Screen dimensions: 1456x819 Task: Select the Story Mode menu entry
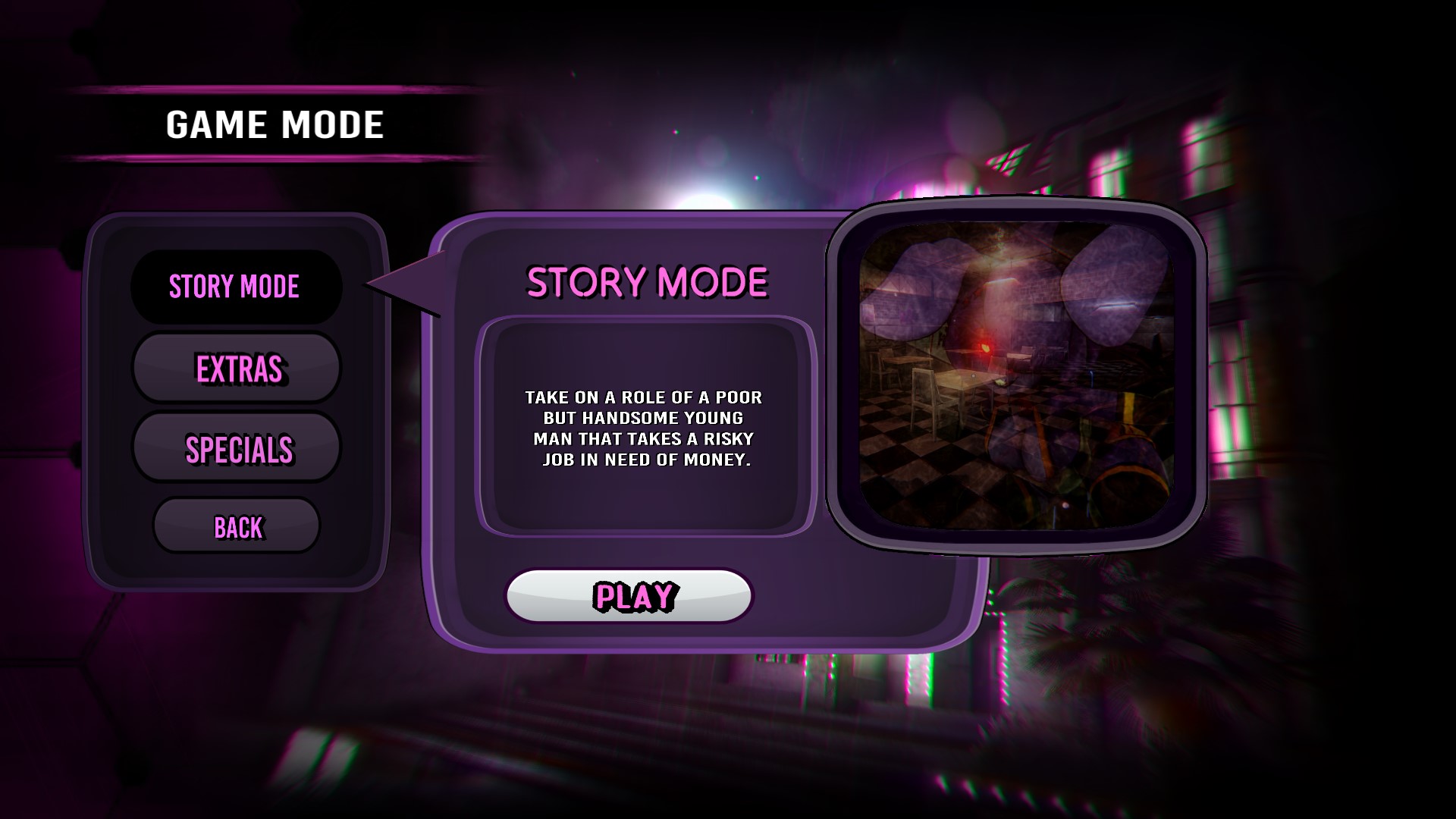(236, 287)
